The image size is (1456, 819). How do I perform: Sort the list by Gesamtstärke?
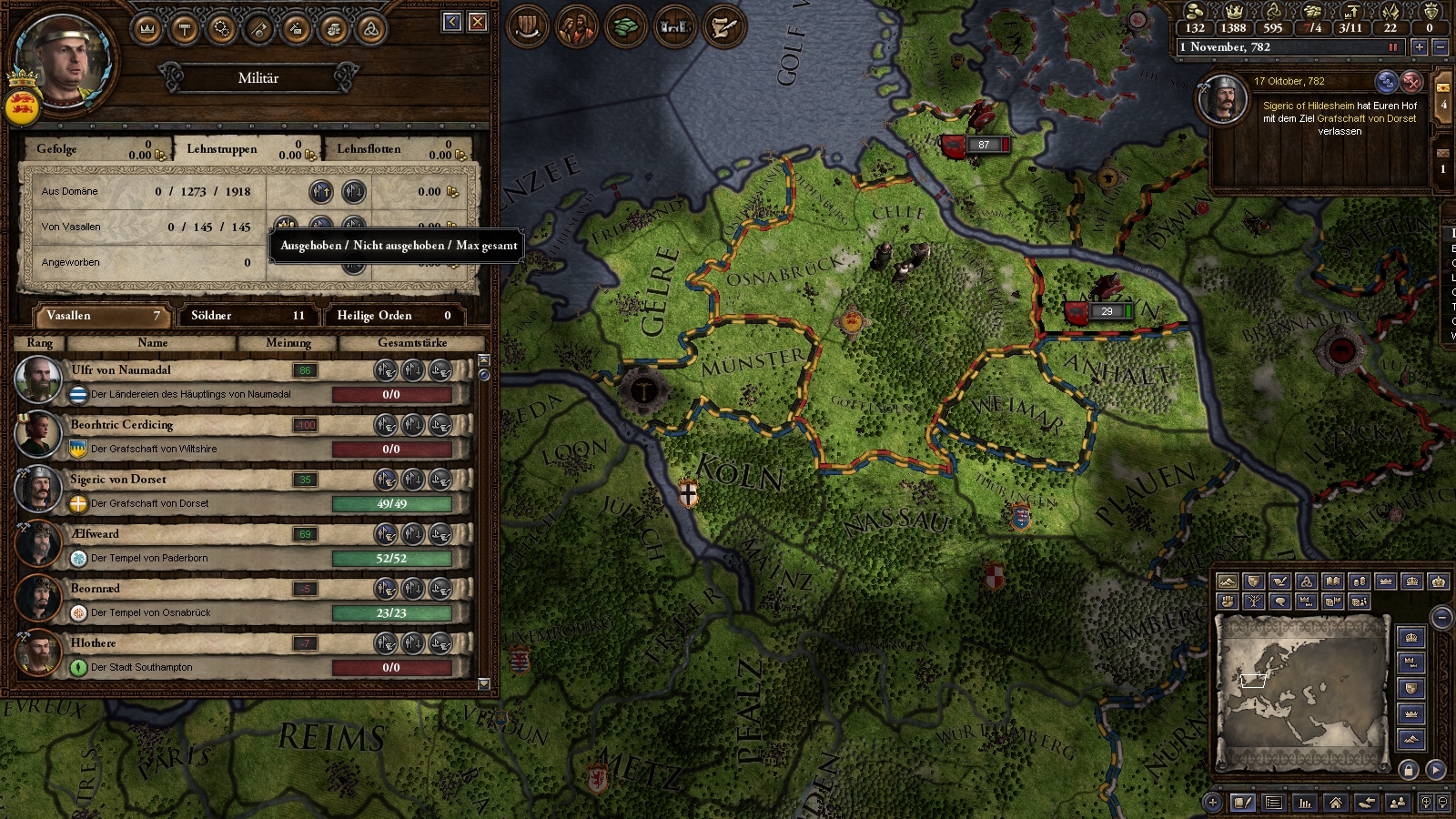[x=411, y=343]
